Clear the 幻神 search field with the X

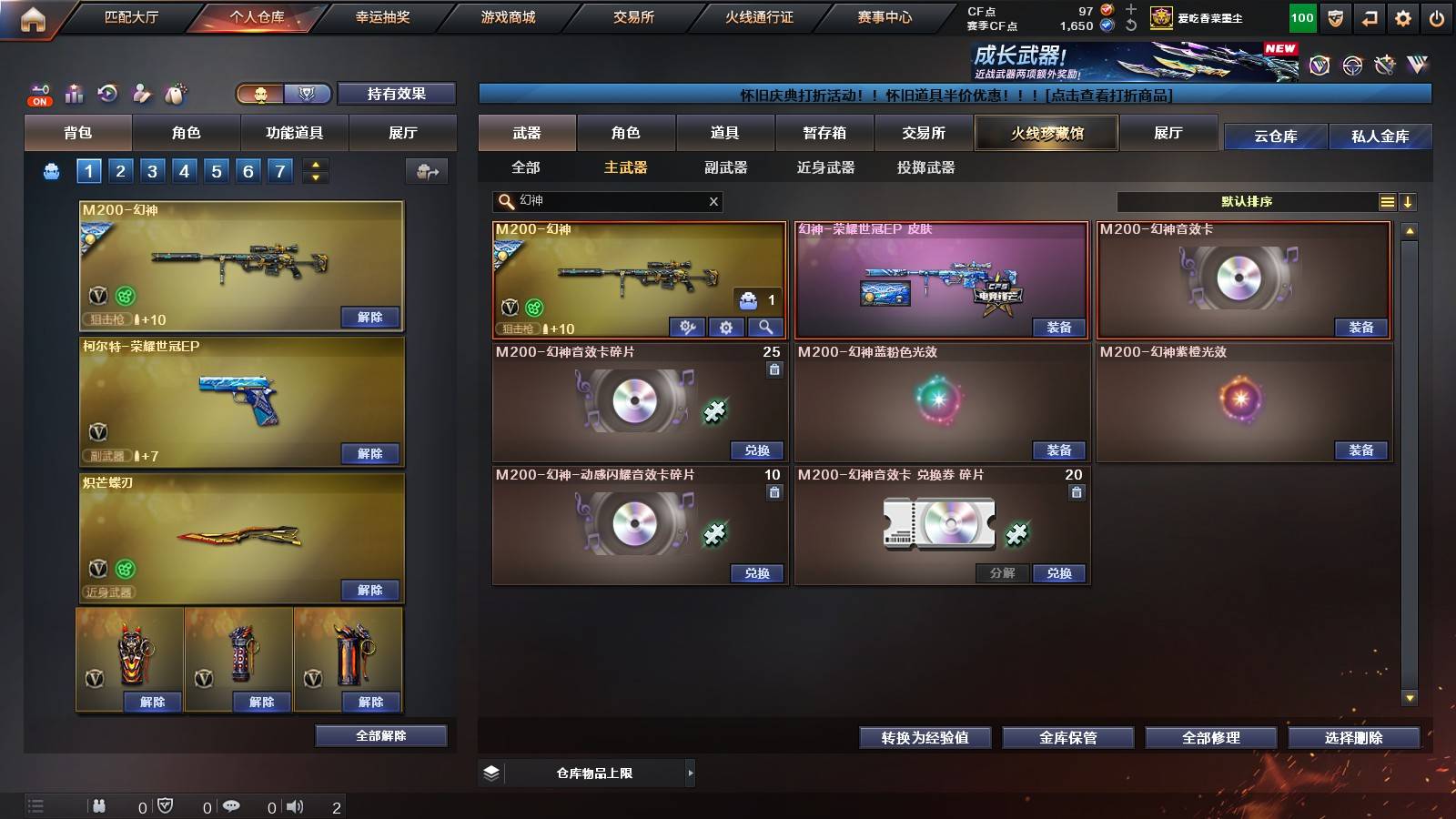click(x=713, y=201)
